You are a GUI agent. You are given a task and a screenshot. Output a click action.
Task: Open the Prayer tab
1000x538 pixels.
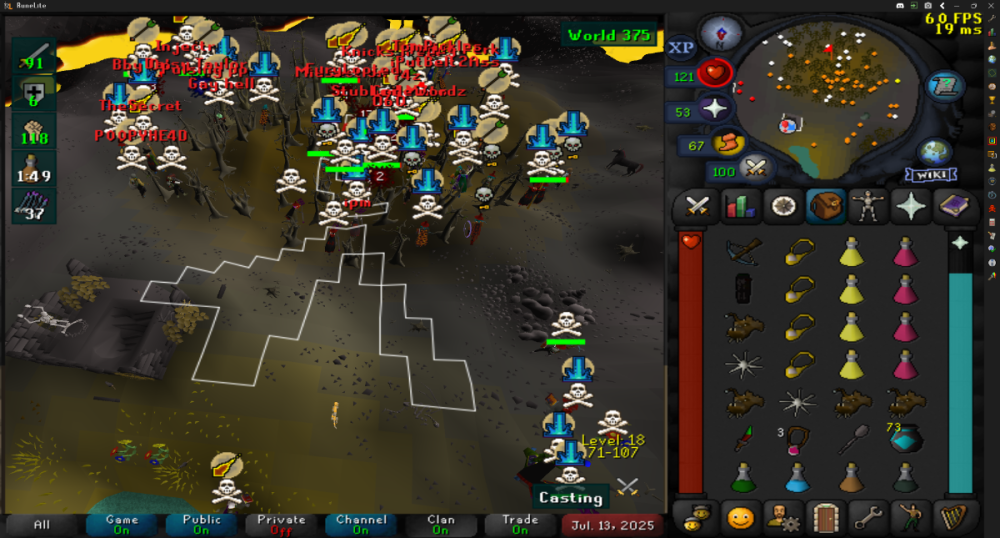tap(911, 207)
